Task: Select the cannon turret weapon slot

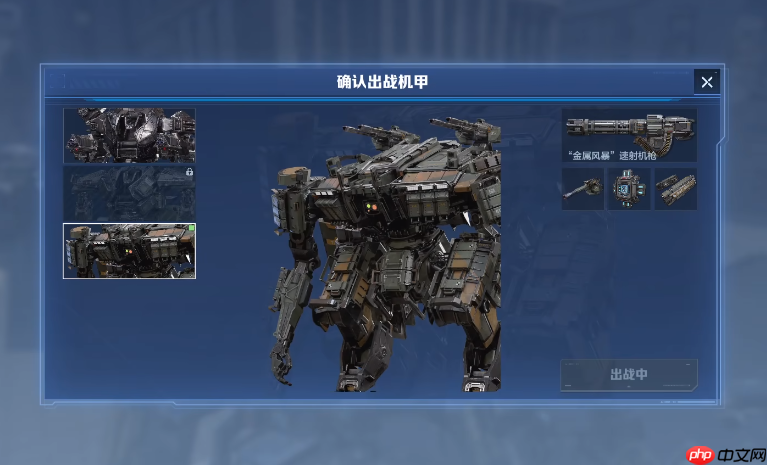Action: point(582,189)
